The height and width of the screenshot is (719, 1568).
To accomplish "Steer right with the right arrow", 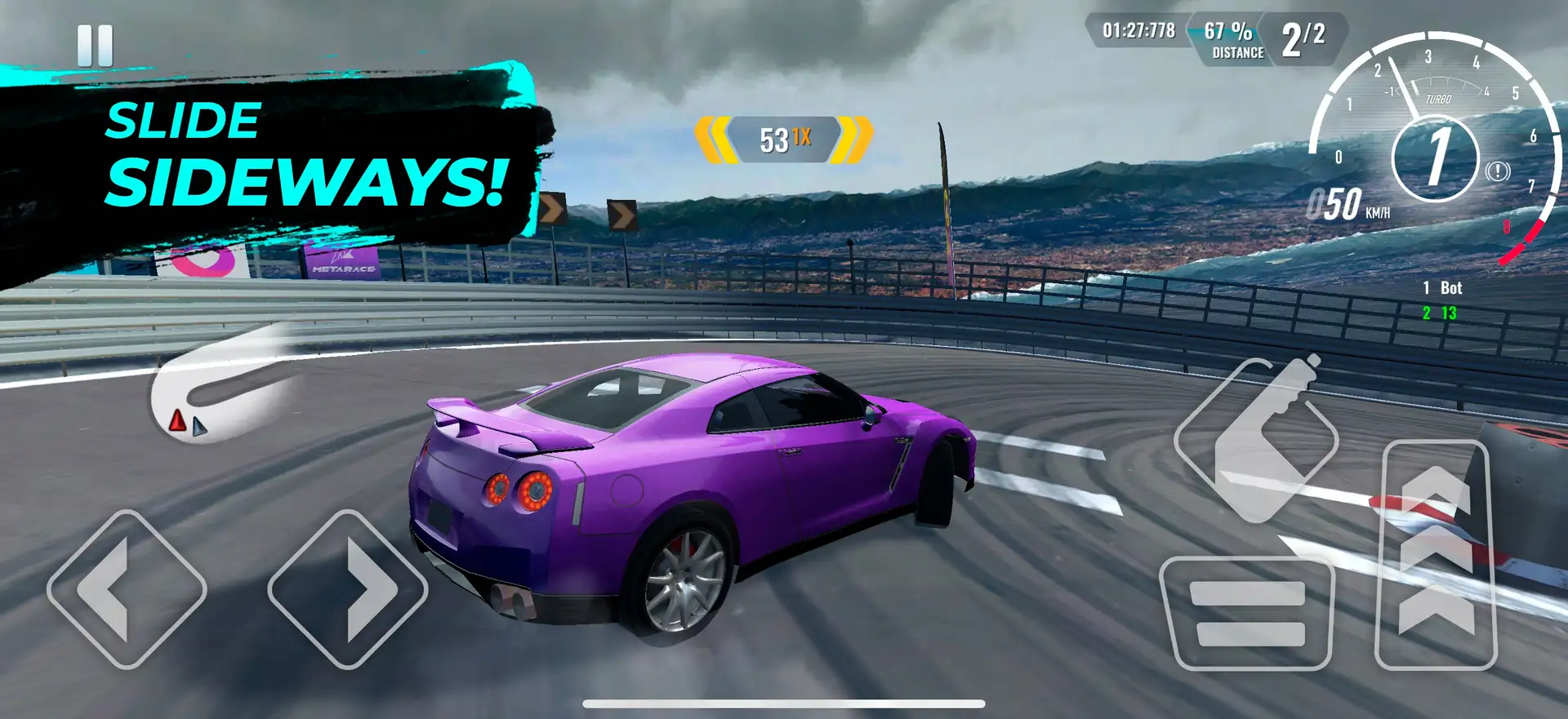I will [347, 589].
